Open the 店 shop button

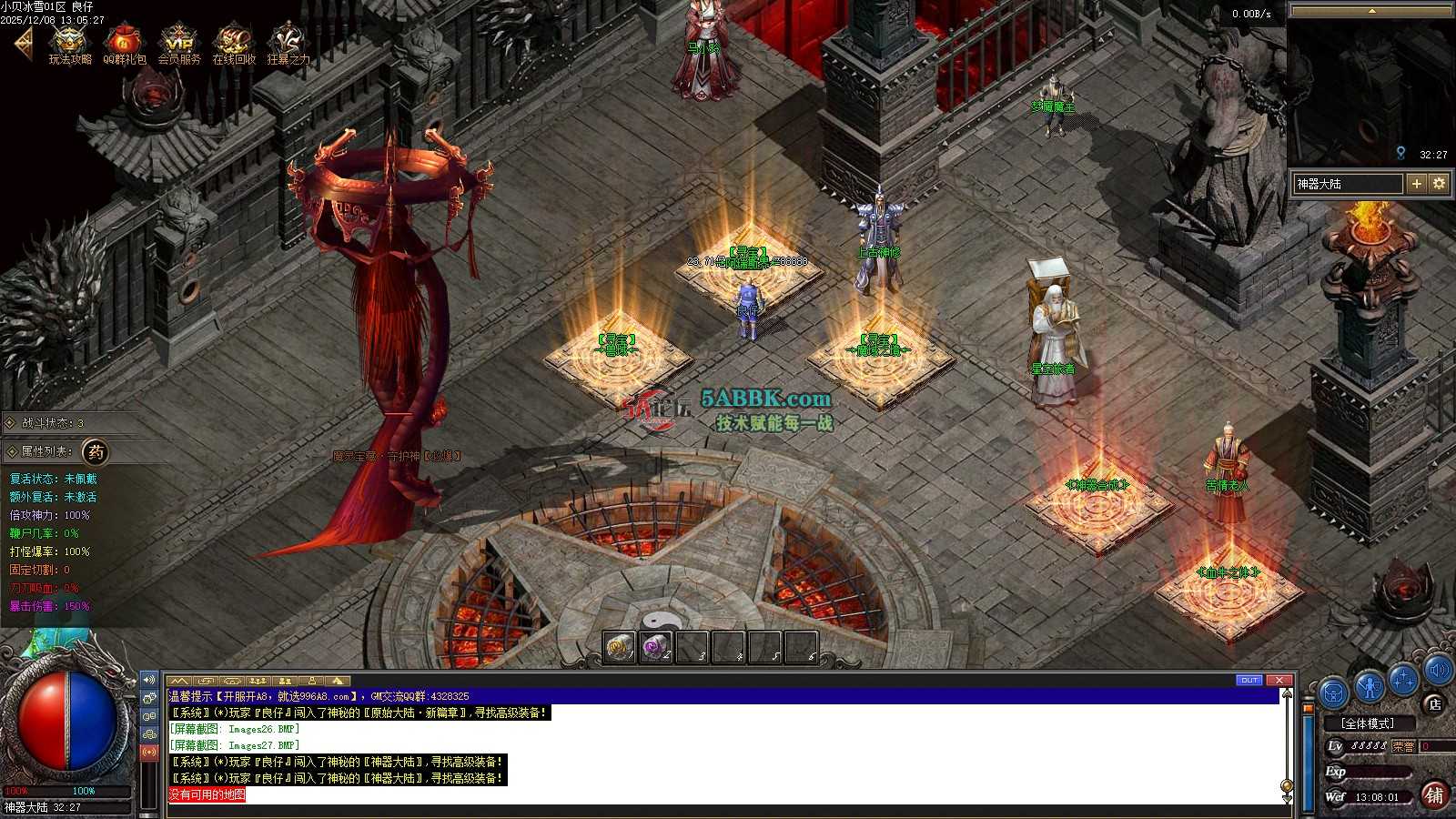point(1434,703)
